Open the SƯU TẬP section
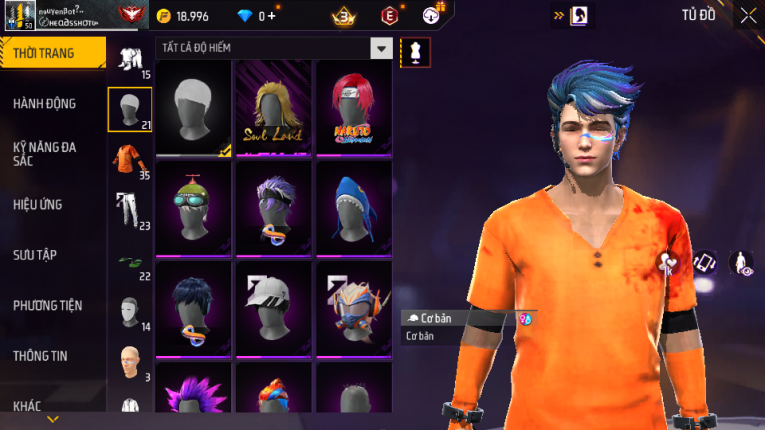 coord(35,255)
